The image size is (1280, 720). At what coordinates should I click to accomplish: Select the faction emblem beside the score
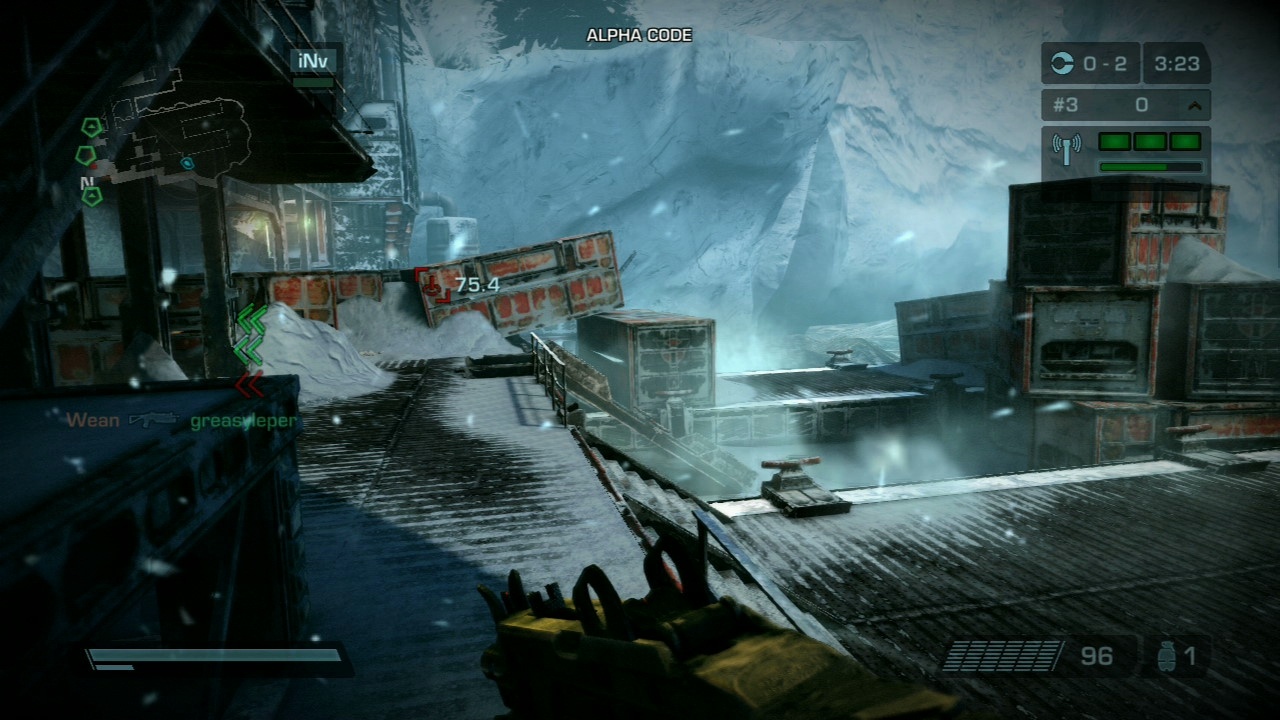tap(1066, 64)
